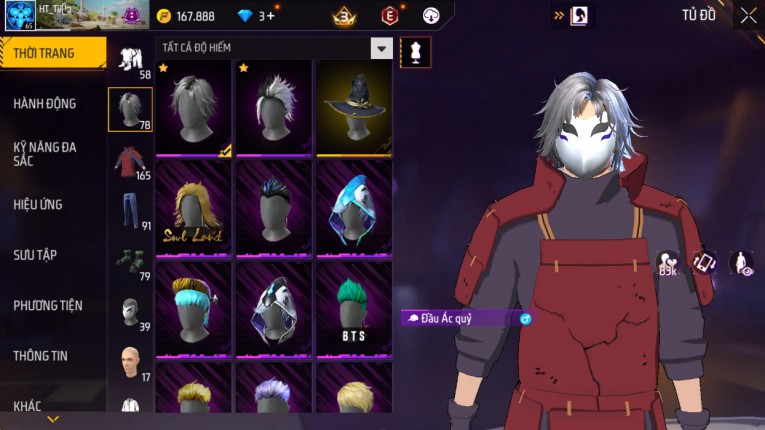765x430 pixels.
Task: Open the rarity filter dropdown
Action: click(x=381, y=48)
